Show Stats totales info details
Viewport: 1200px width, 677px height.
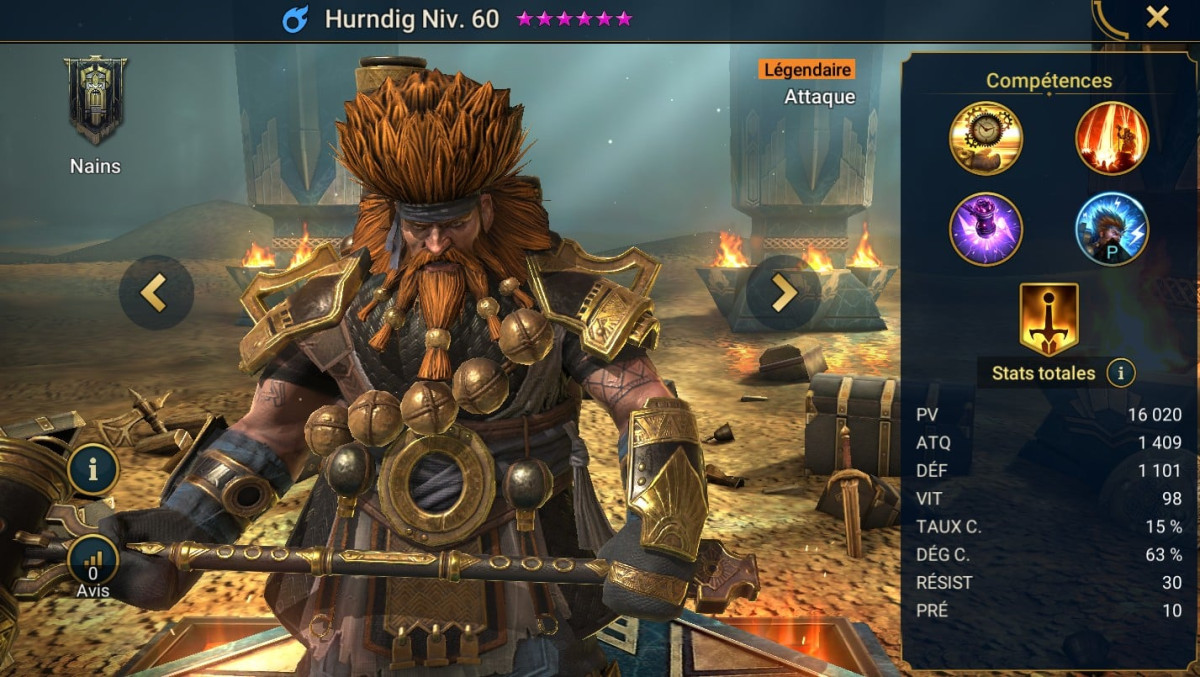pos(1121,374)
